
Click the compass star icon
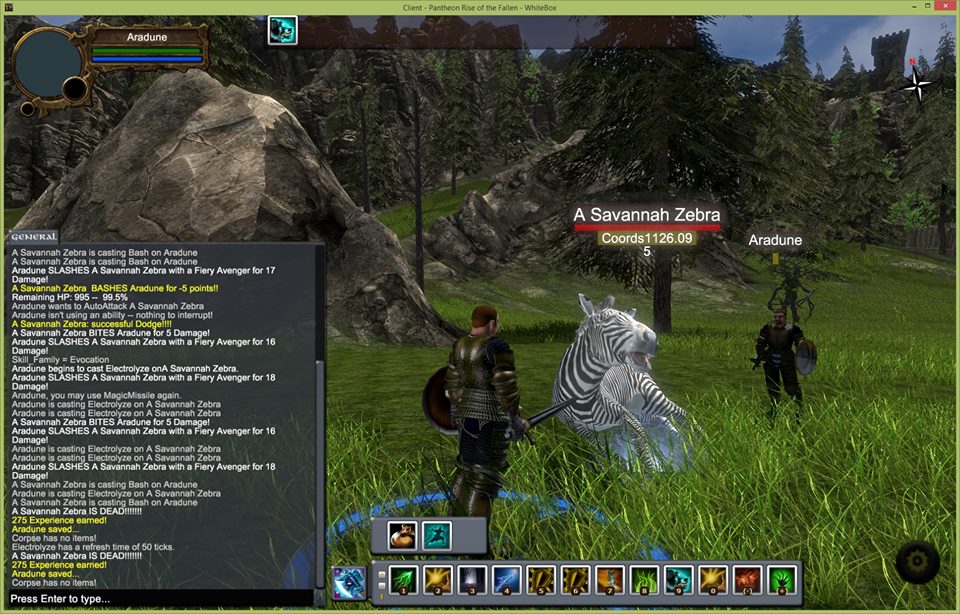pyautogui.click(x=915, y=85)
